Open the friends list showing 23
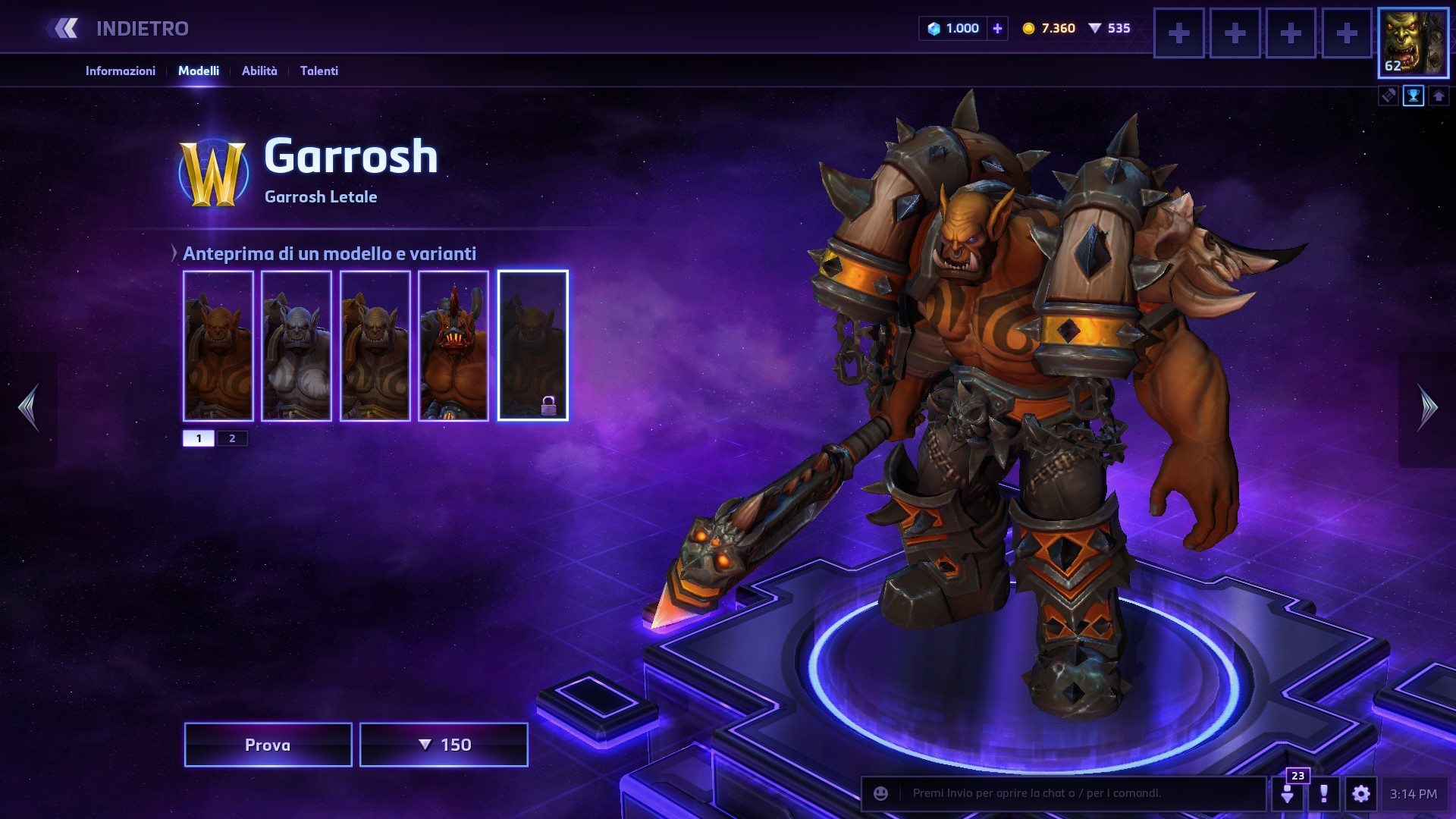 [1288, 792]
